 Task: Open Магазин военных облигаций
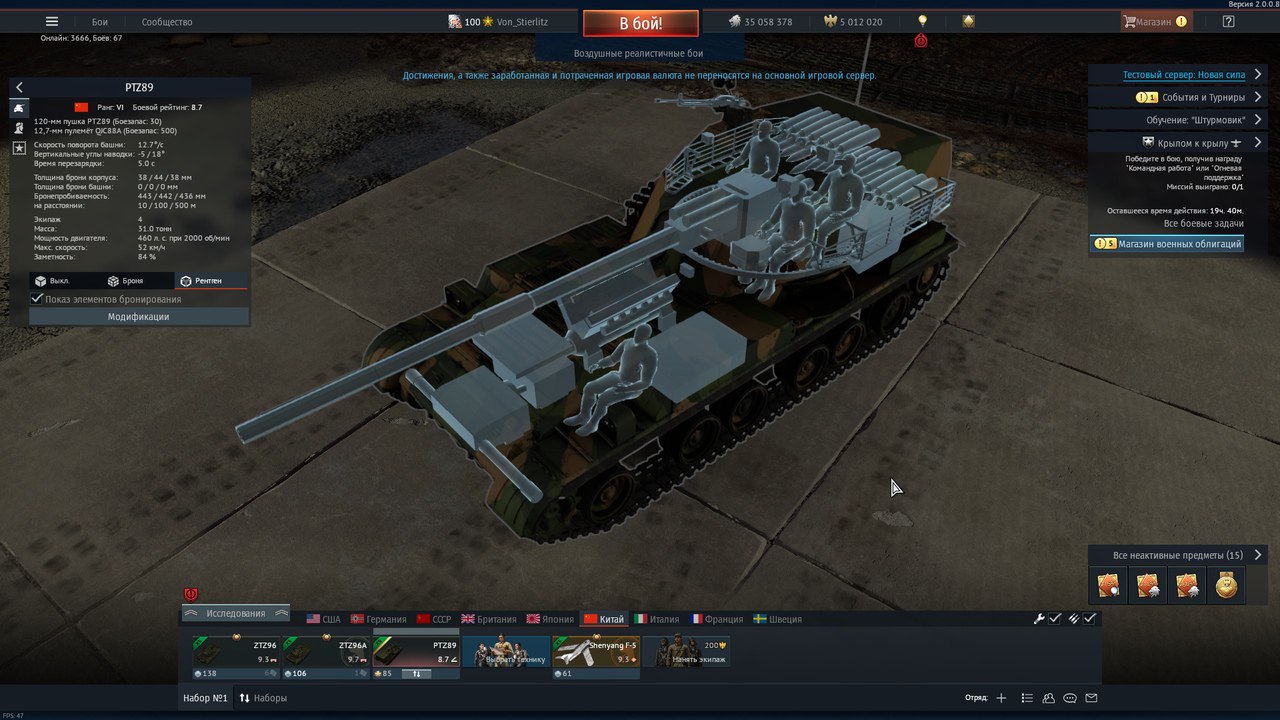[1168, 244]
